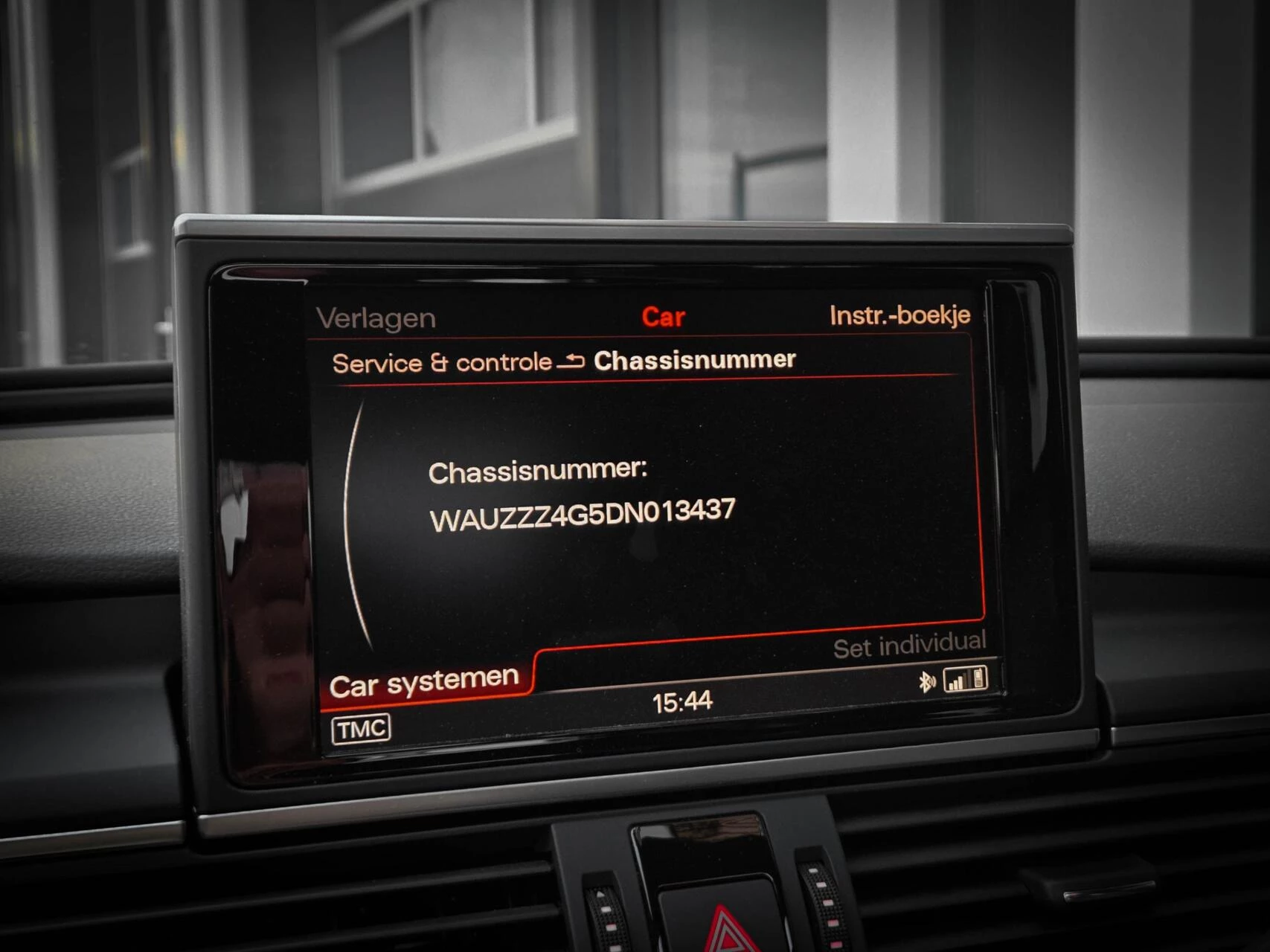Select the Chassisnummer breadcrumb text
Image resolution: width=1270 pixels, height=952 pixels.
coord(693,358)
